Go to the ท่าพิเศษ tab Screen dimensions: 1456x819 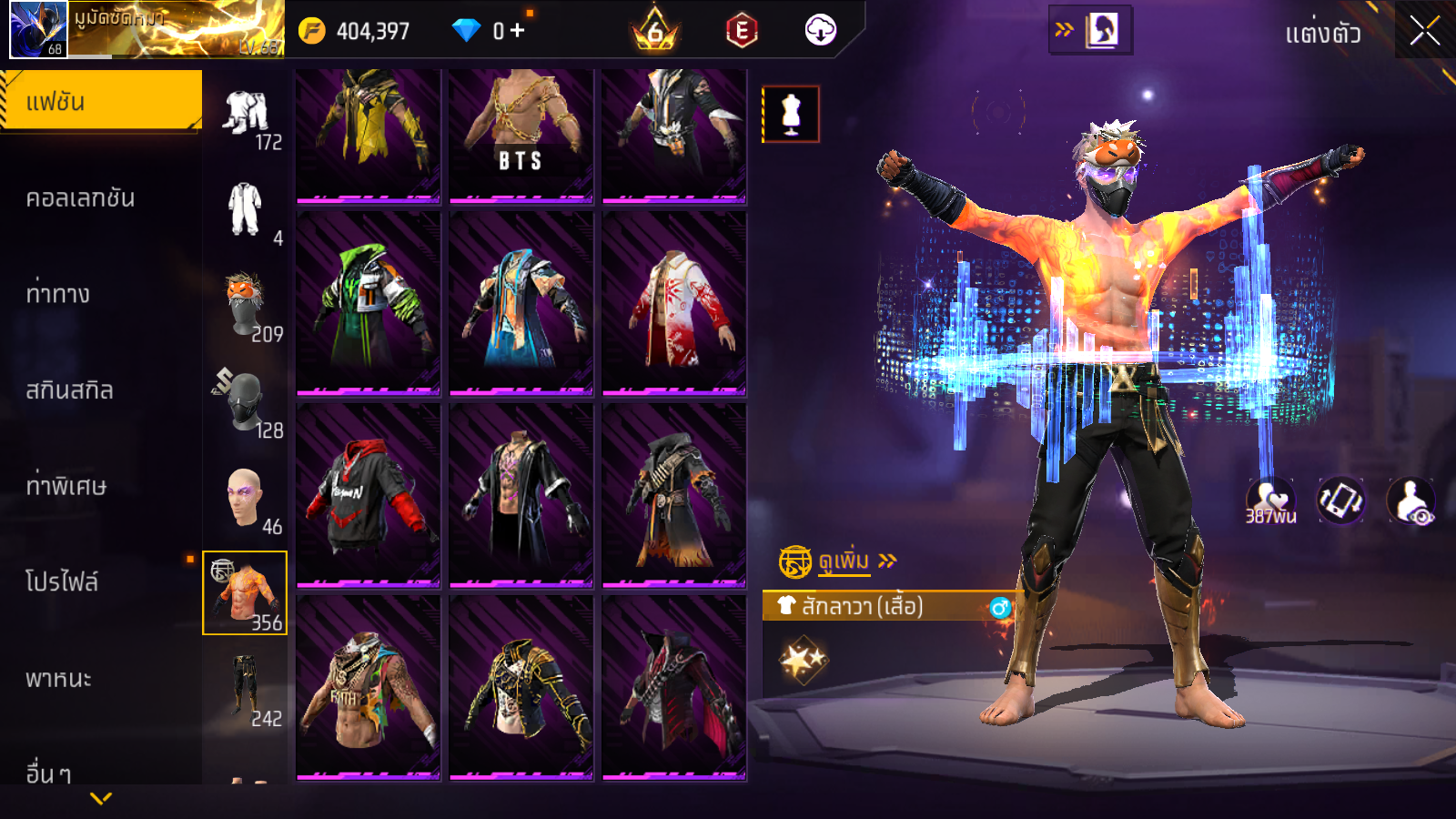click(66, 486)
